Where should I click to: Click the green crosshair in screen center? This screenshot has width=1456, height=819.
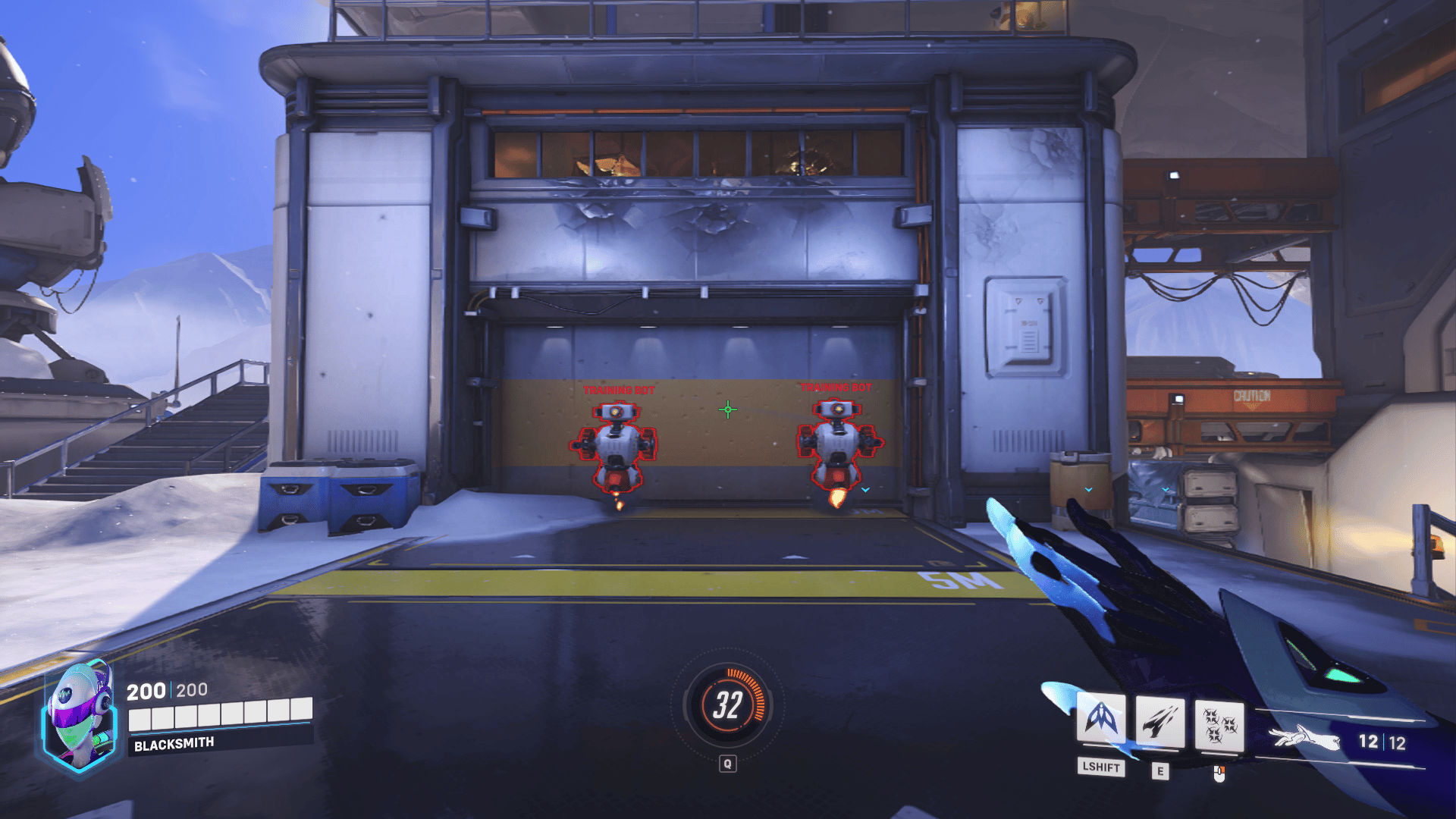pos(729,409)
